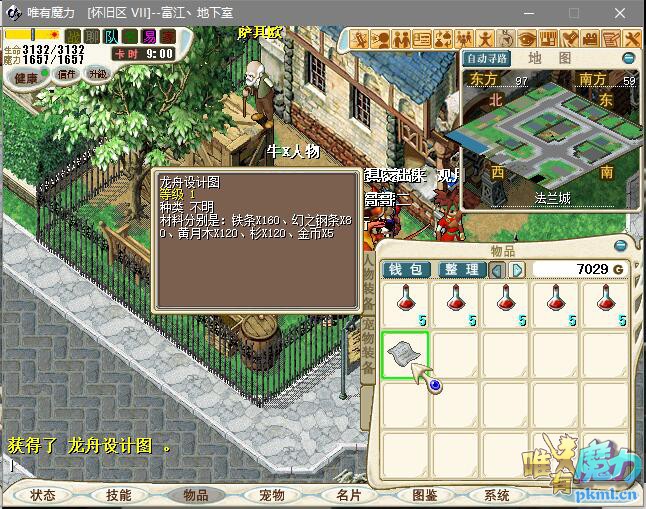Image resolution: width=646 pixels, height=509 pixels.
Task: Select the 龙舟设计图 blueprint item slot
Action: (405, 354)
